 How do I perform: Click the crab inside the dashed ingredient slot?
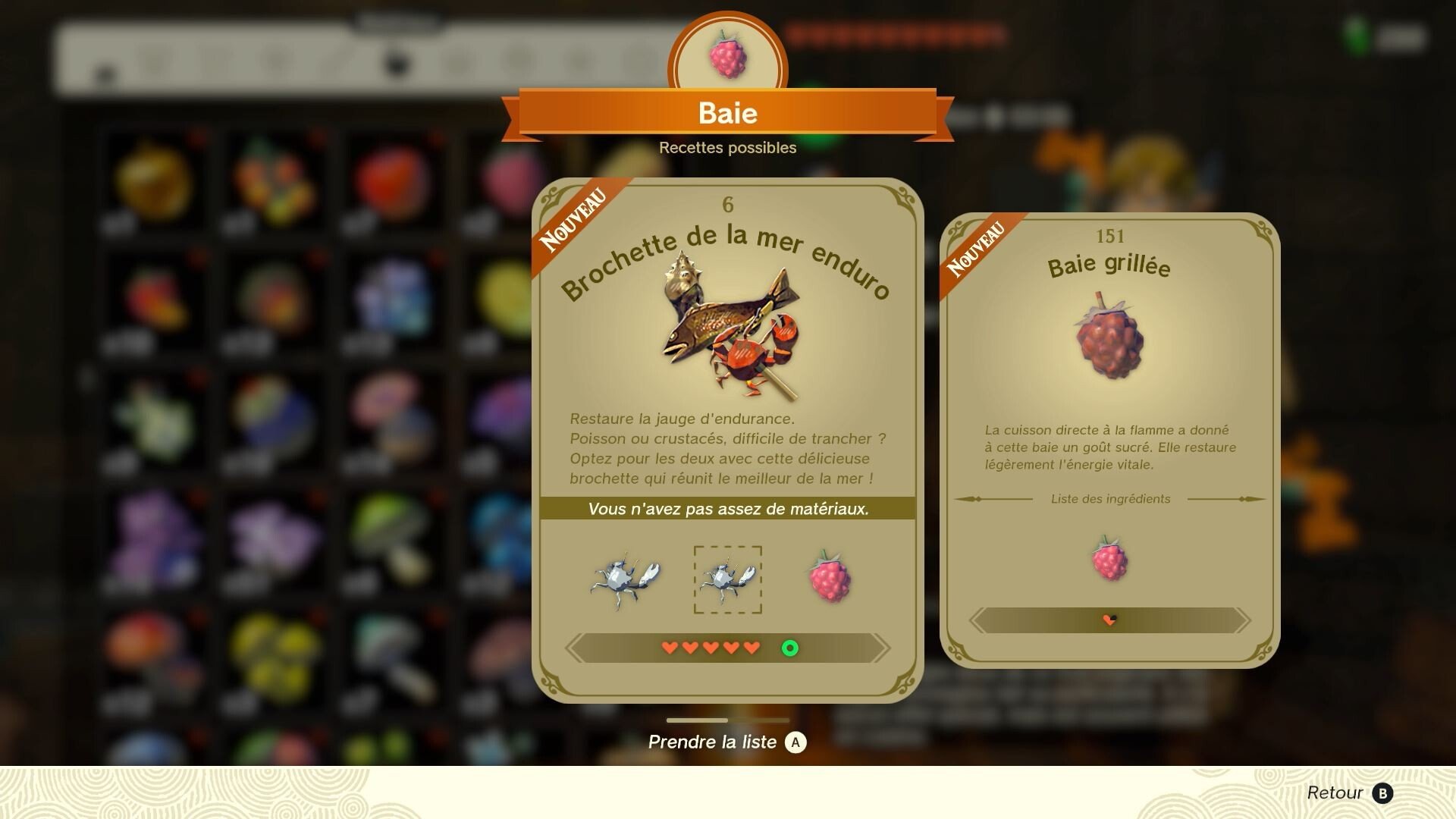point(728,580)
